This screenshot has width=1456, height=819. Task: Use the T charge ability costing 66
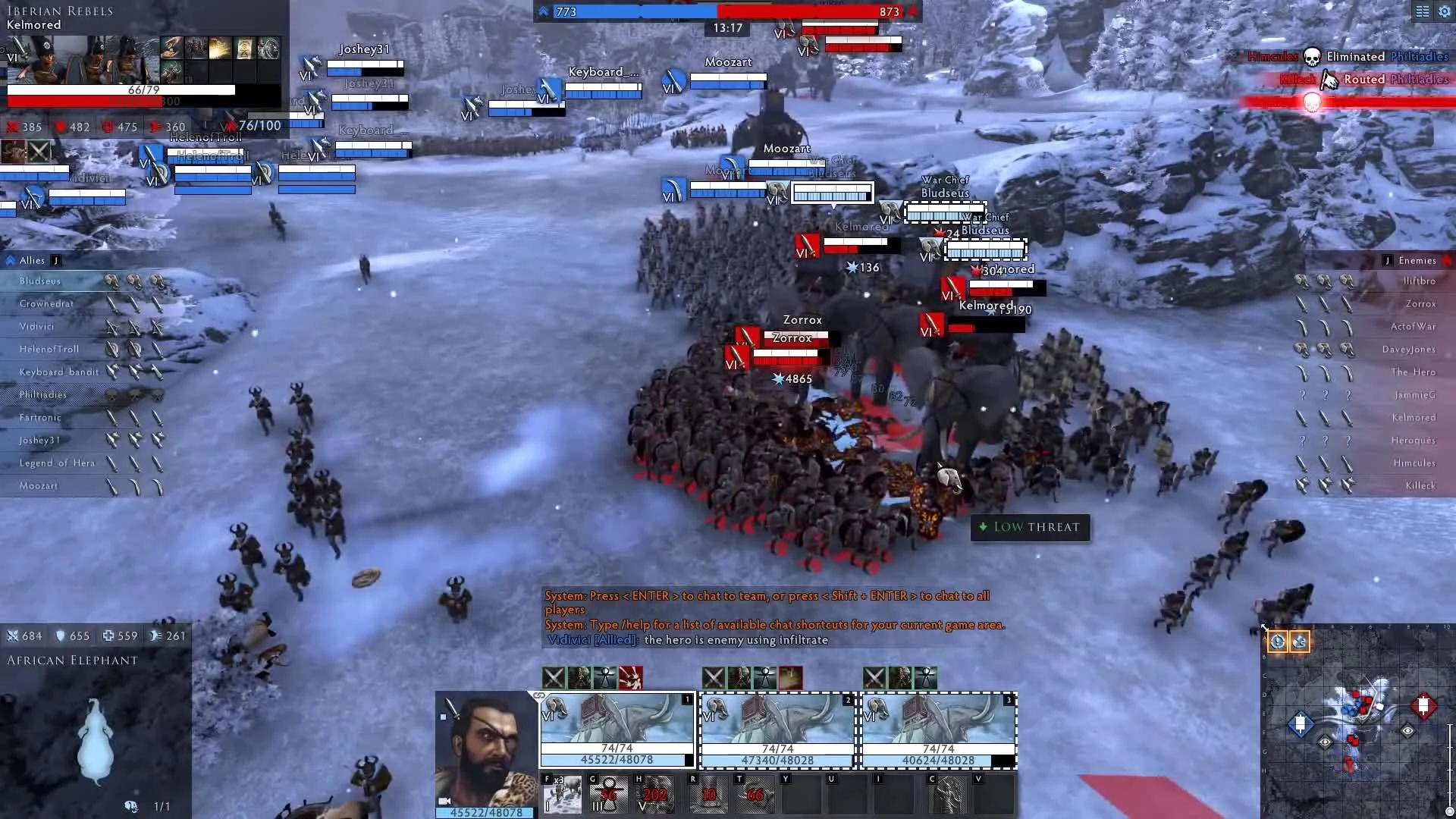tap(755, 795)
